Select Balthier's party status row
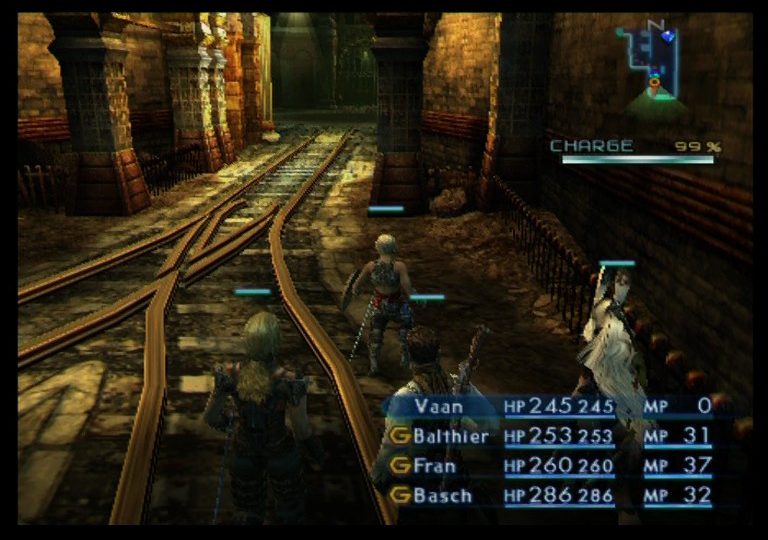This screenshot has height=540, width=768. [452, 436]
